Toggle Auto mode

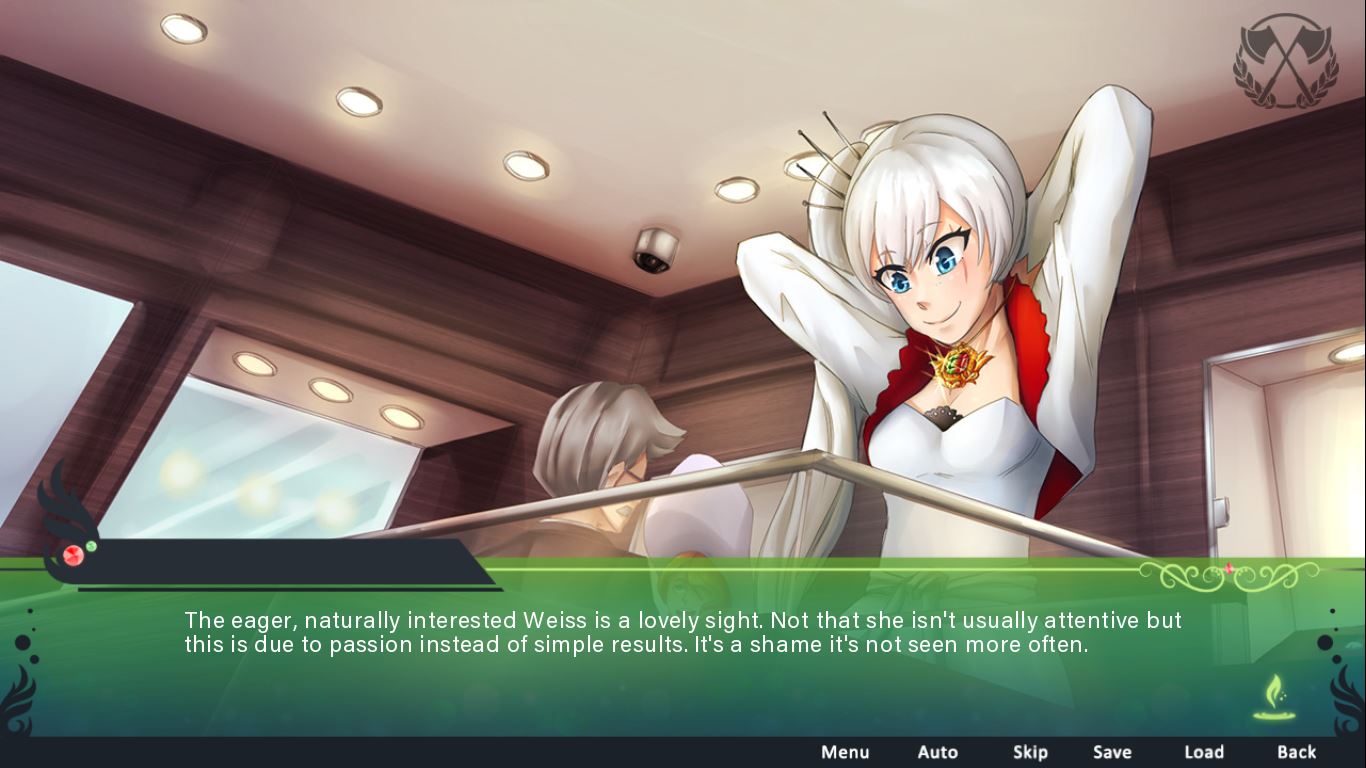pos(938,752)
